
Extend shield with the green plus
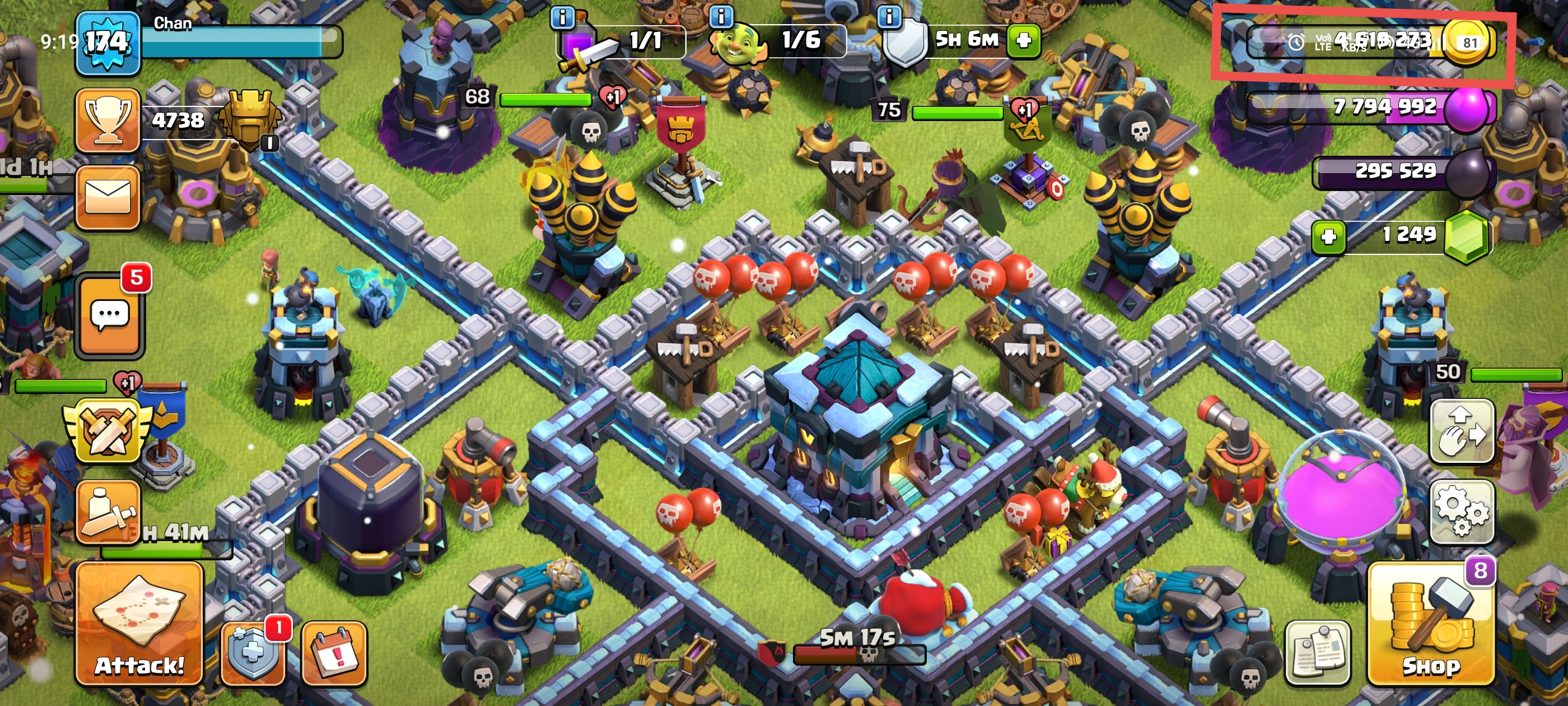(x=1024, y=40)
